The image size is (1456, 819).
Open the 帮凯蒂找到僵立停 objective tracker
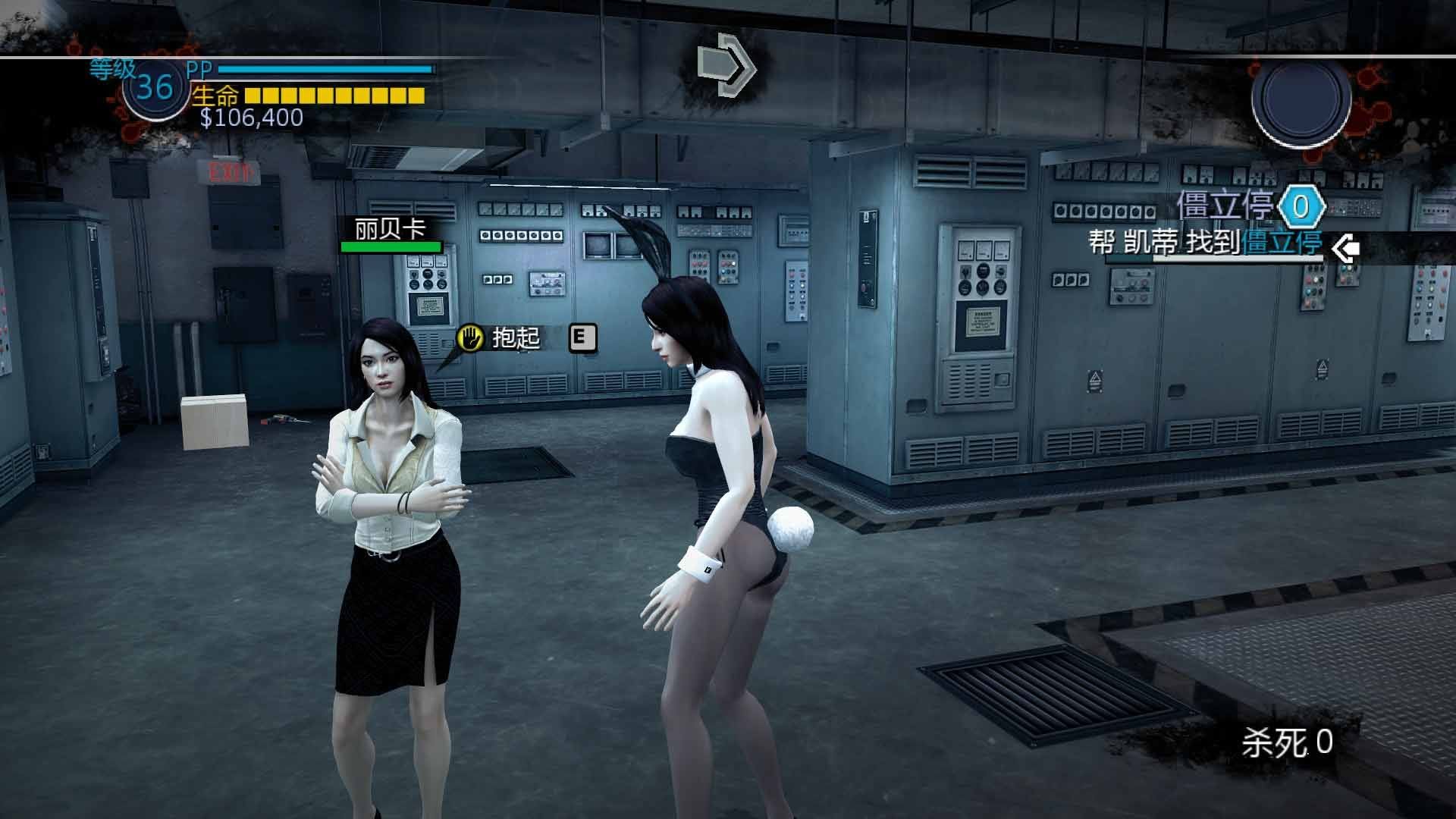[x=1206, y=243]
